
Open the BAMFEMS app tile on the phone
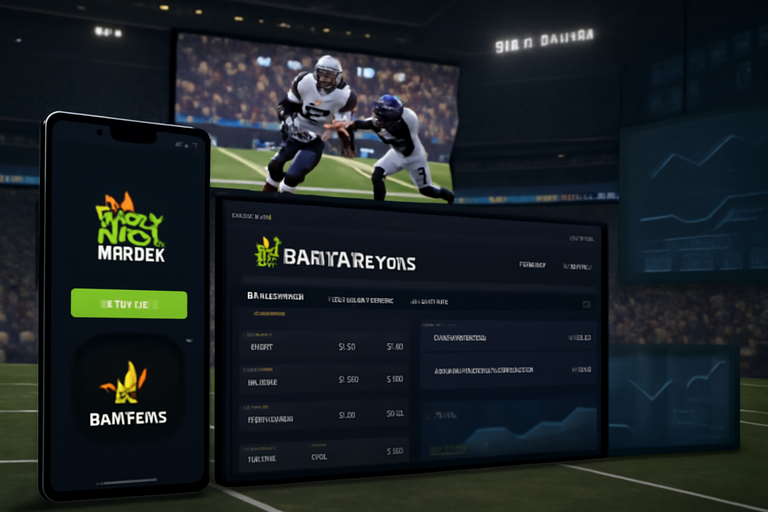click(128, 392)
